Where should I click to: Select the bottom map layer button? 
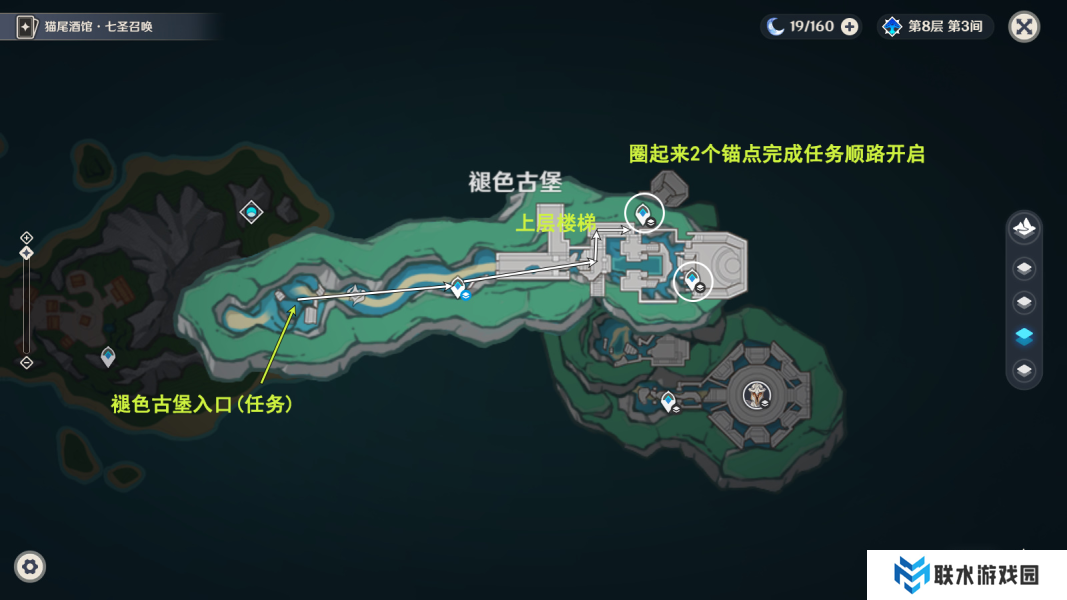1024,371
